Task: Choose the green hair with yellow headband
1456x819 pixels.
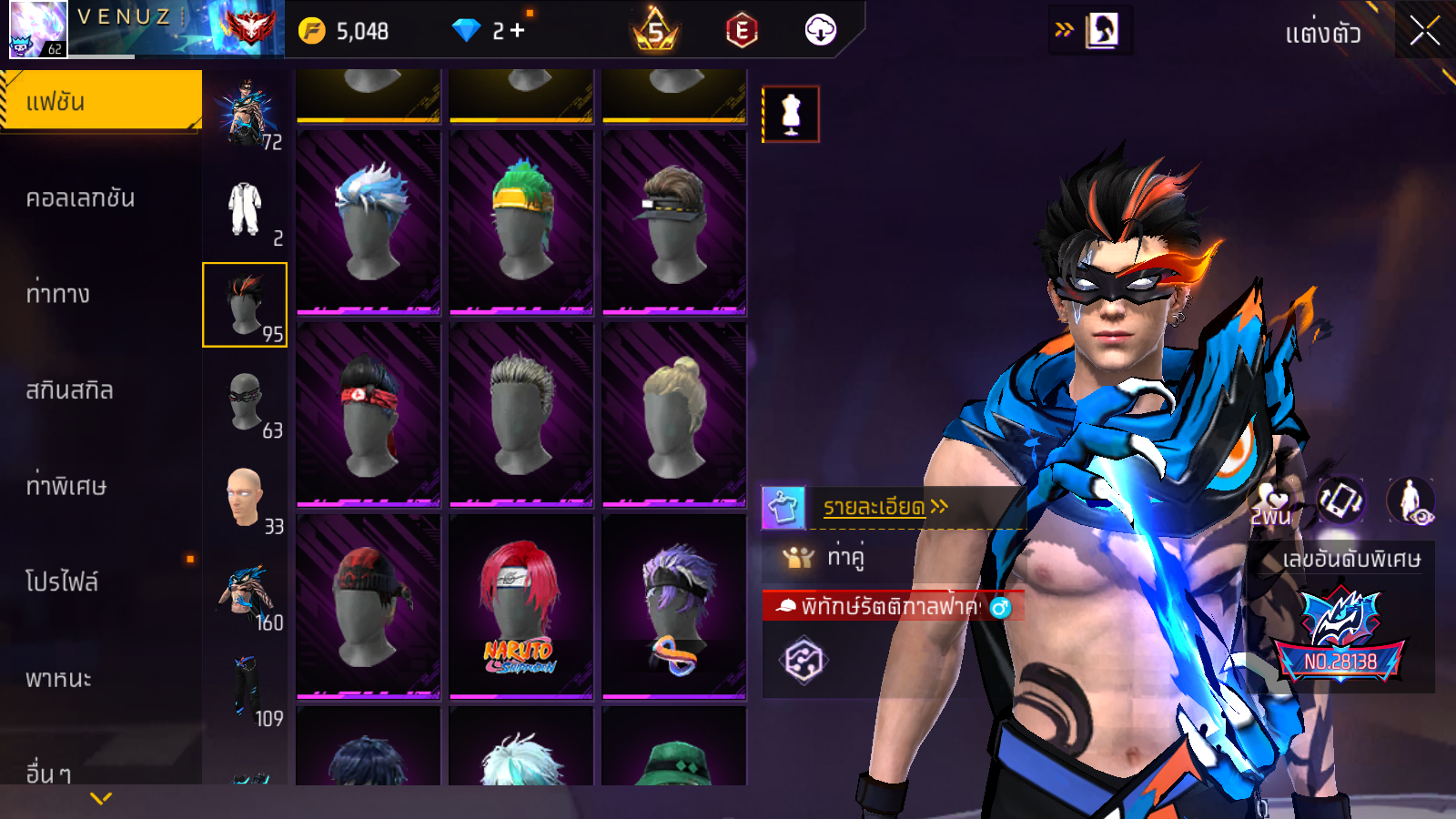Action: [521, 223]
